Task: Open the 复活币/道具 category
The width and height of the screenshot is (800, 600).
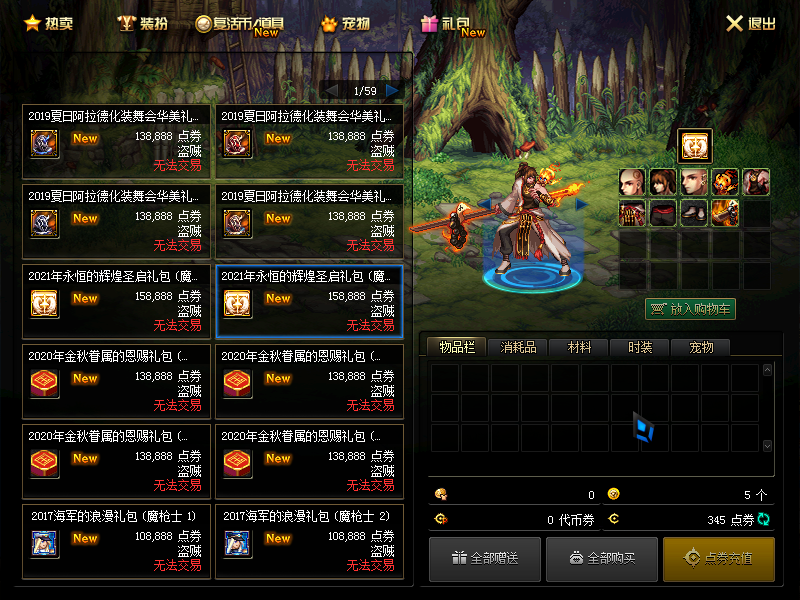Action: click(x=241, y=23)
